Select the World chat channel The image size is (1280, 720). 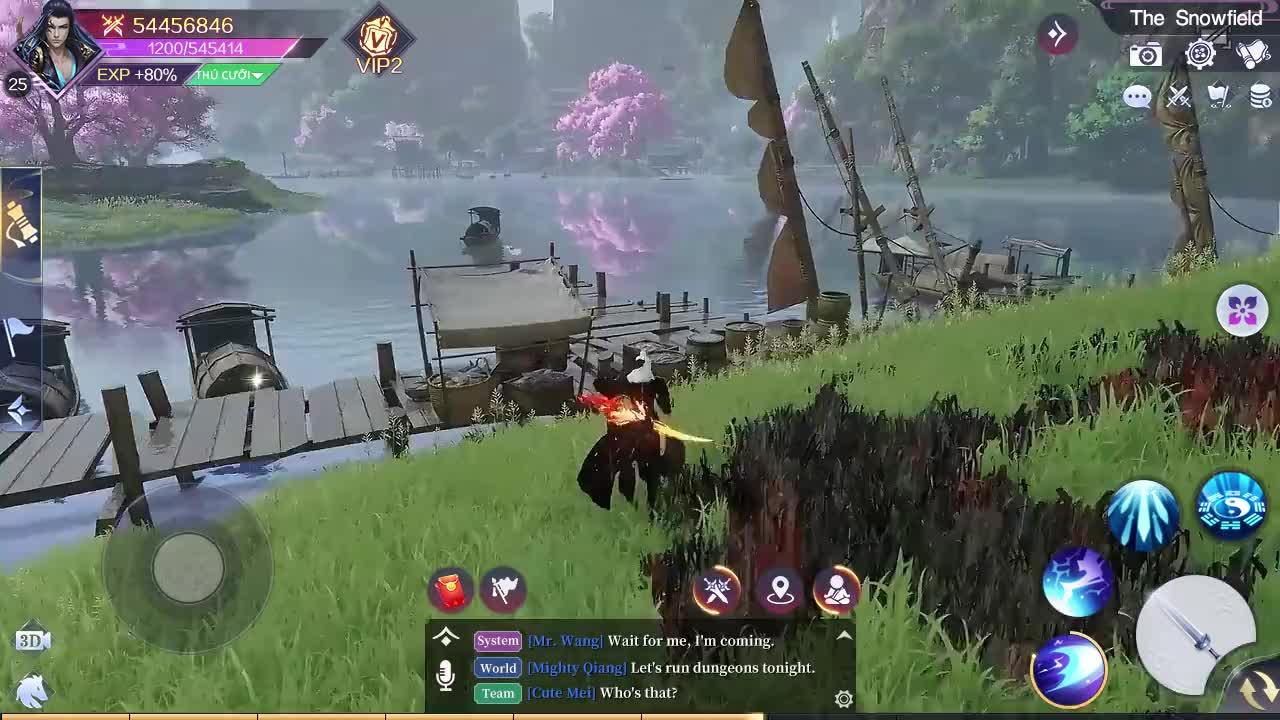point(498,668)
